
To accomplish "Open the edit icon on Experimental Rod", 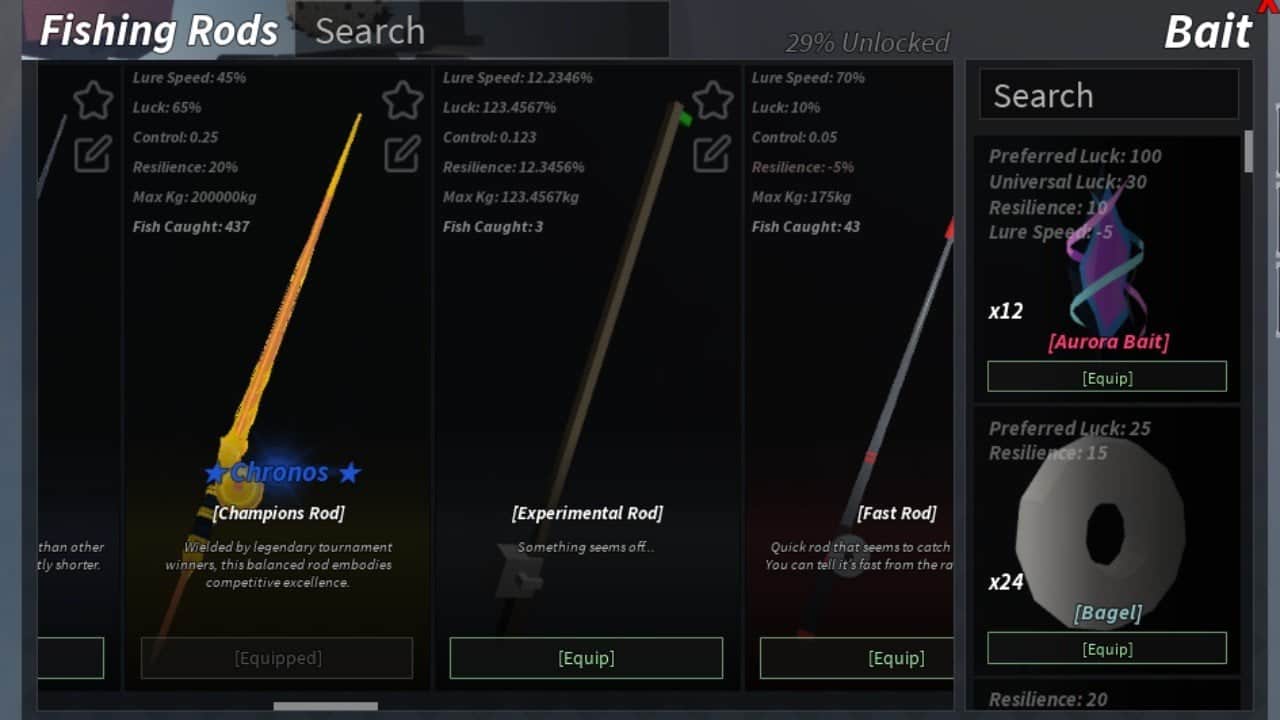I will pos(713,153).
